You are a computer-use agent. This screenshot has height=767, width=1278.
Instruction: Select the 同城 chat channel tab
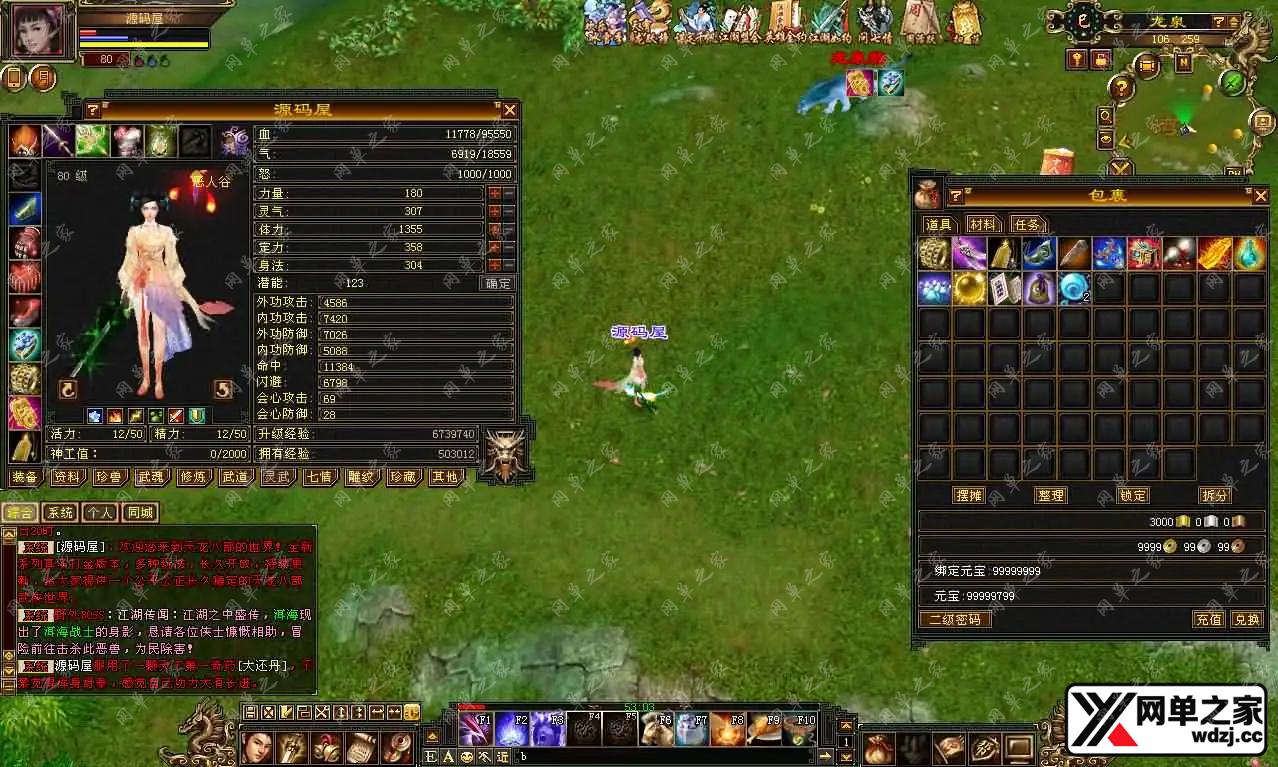(140, 513)
